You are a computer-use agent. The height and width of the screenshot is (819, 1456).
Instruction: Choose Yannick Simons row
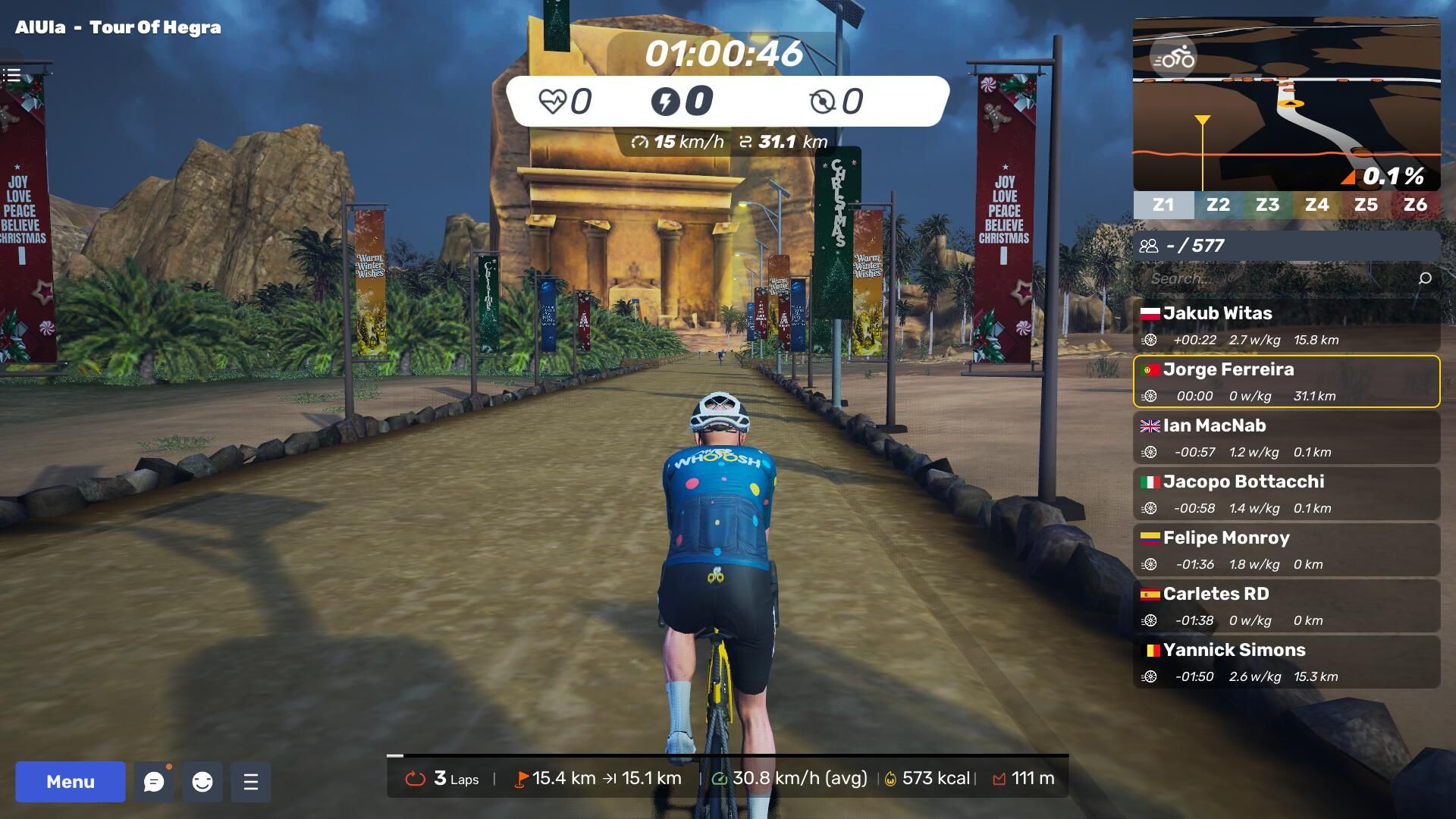pyautogui.click(x=1286, y=662)
